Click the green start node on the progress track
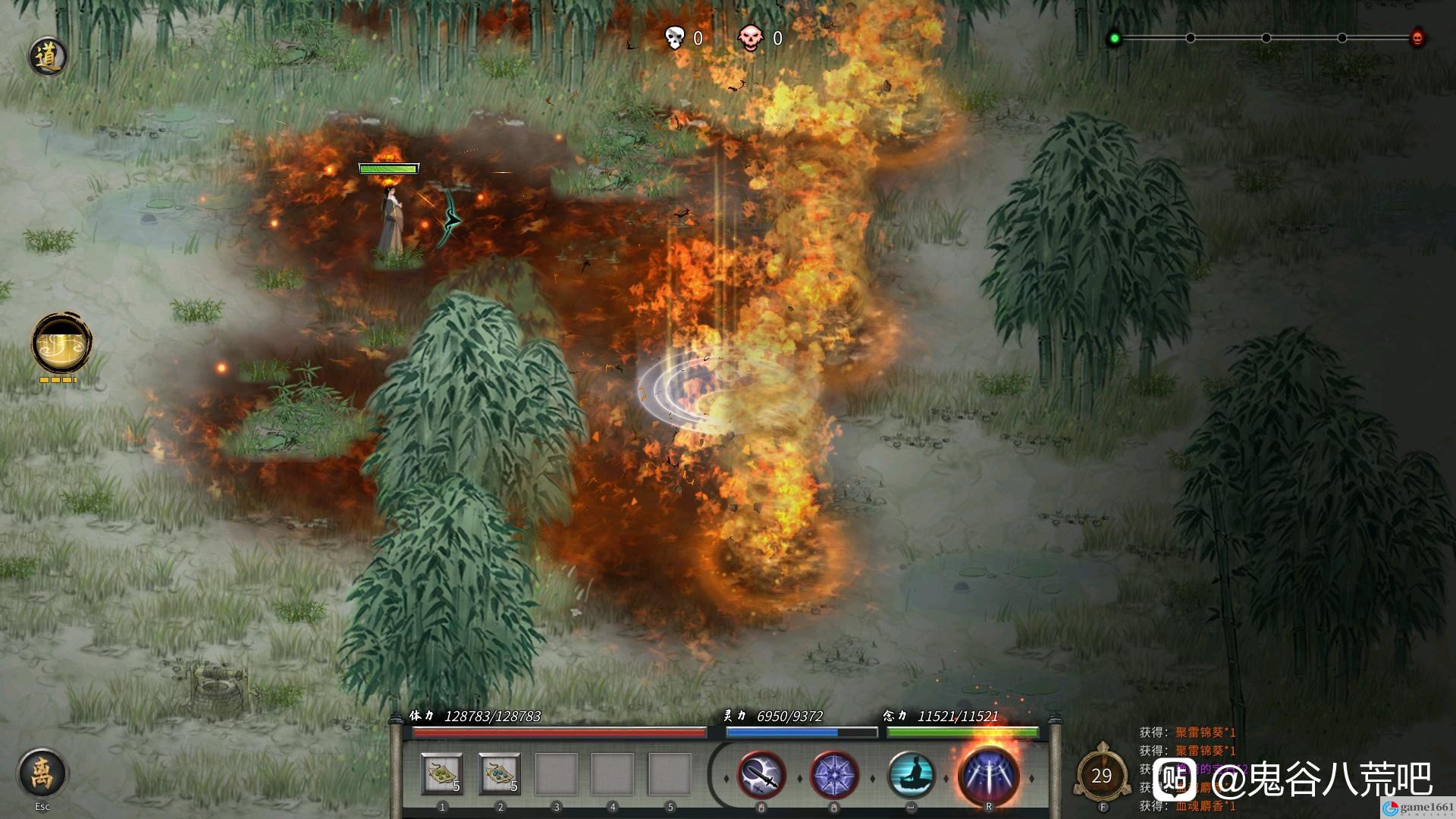Image resolution: width=1456 pixels, height=819 pixels. pyautogui.click(x=1114, y=38)
